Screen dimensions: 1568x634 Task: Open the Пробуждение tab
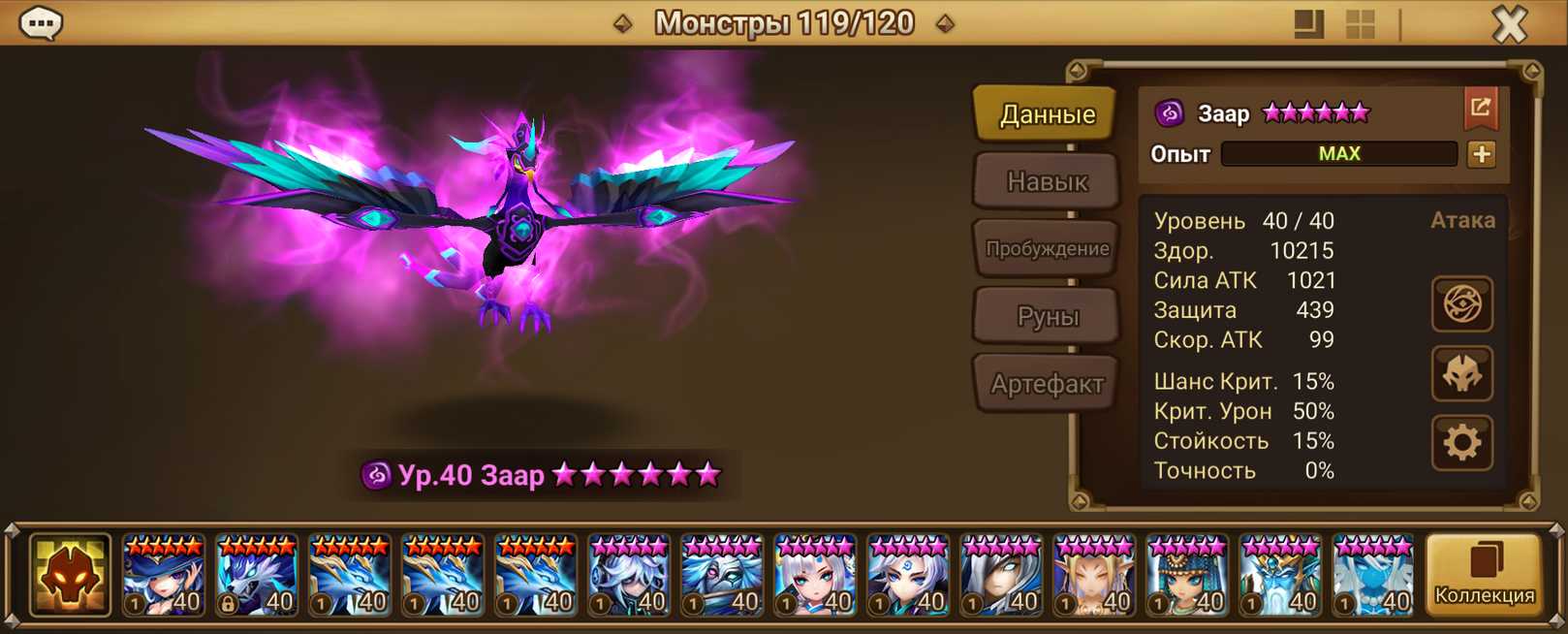click(1047, 248)
